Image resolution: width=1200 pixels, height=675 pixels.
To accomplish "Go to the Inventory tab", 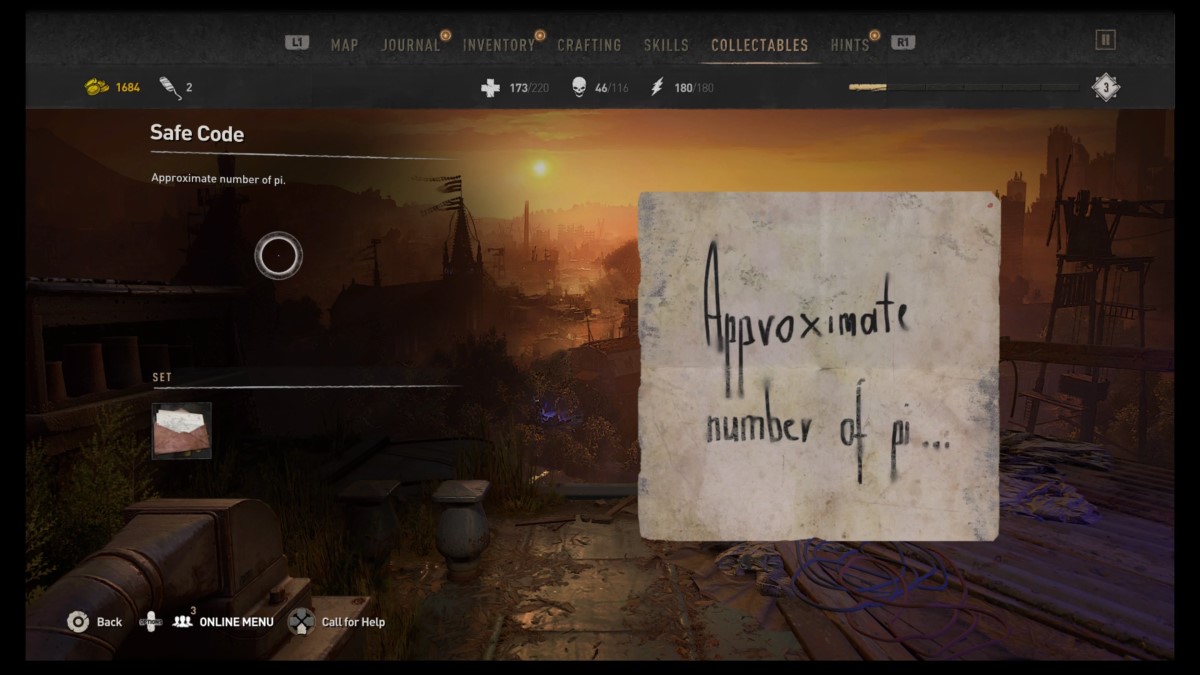I will click(x=498, y=45).
